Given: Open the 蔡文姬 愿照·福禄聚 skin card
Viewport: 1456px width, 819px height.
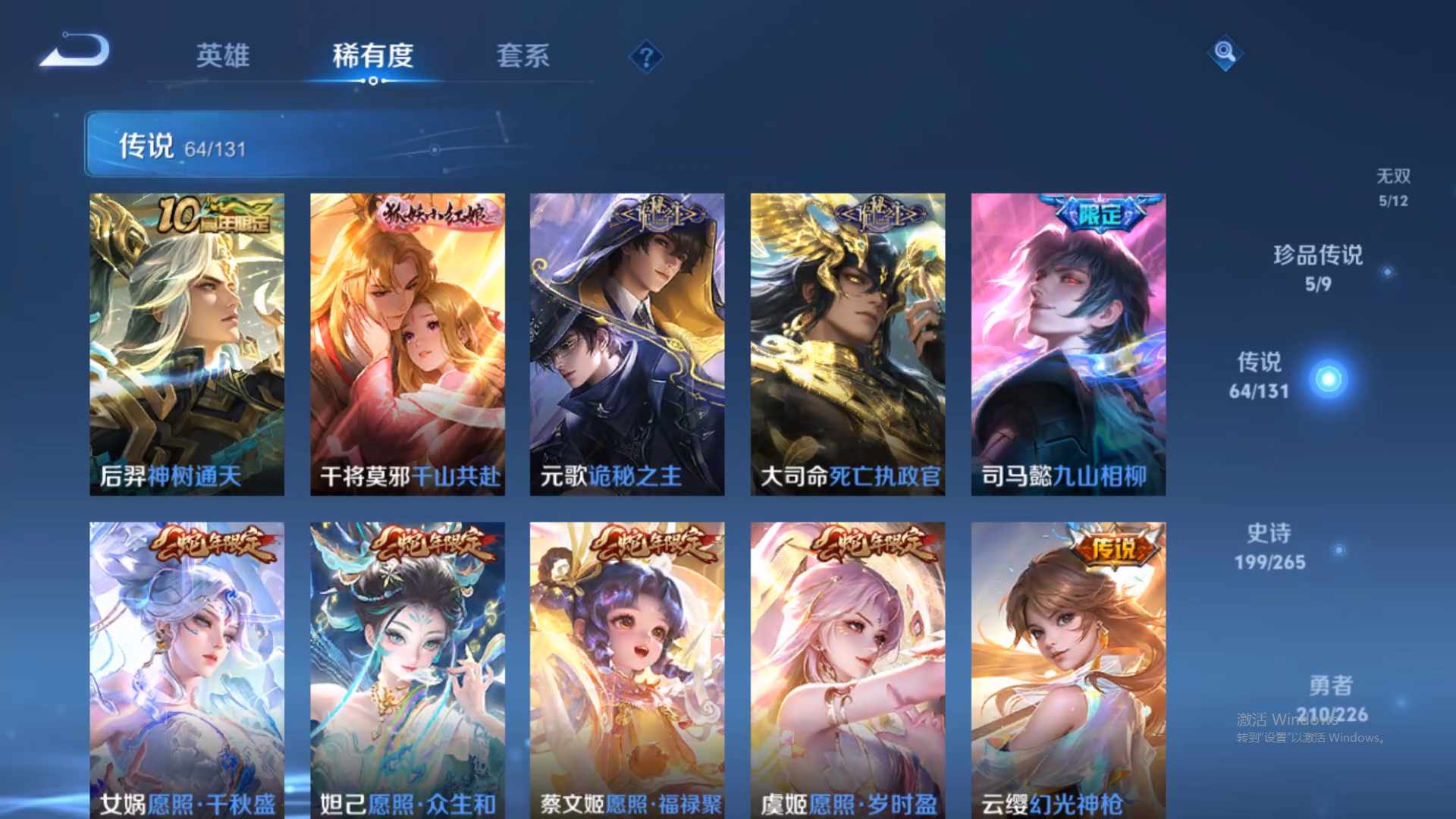Looking at the screenshot, I should pos(626,667).
